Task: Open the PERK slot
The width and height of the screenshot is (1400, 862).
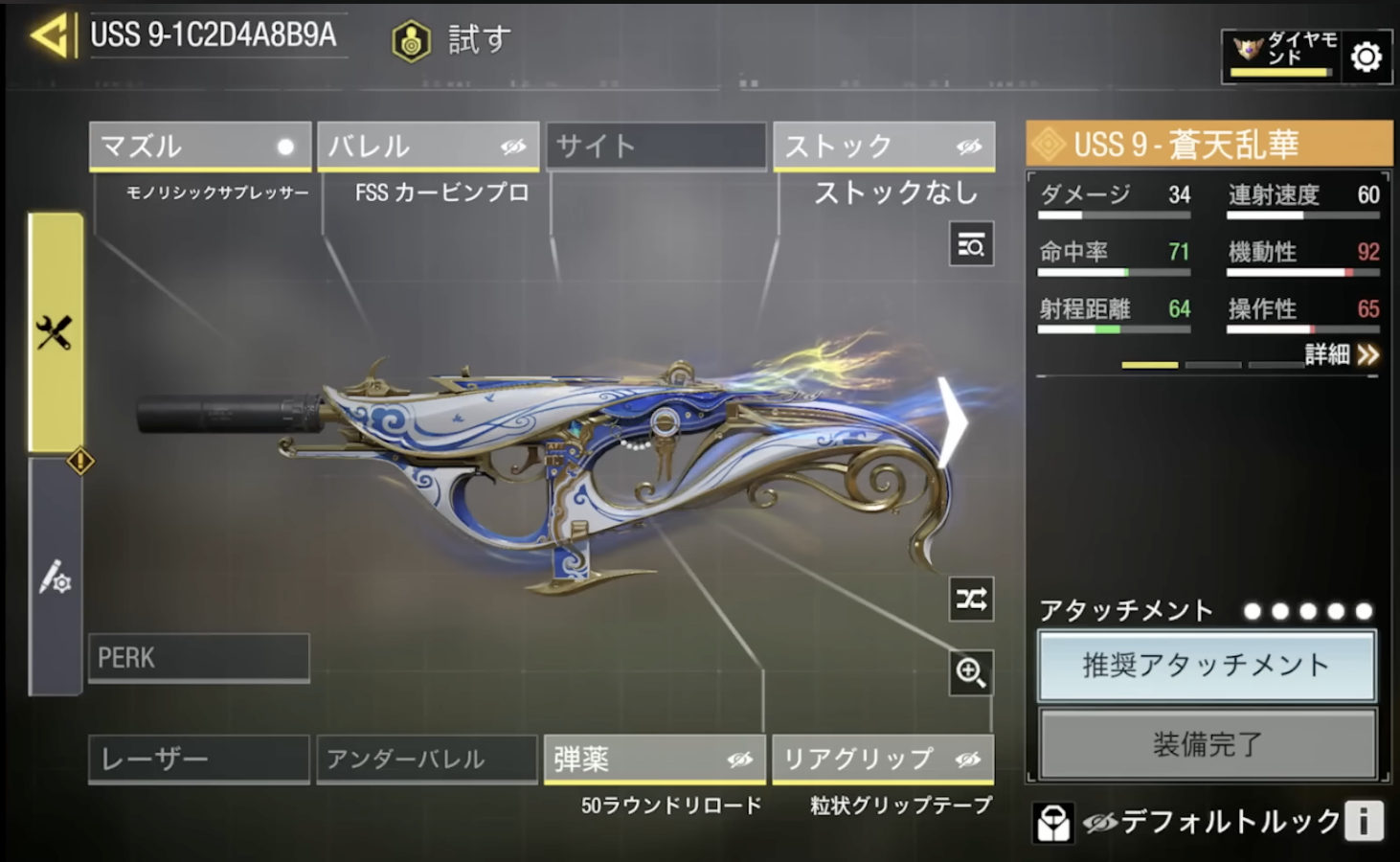Action: [199, 658]
